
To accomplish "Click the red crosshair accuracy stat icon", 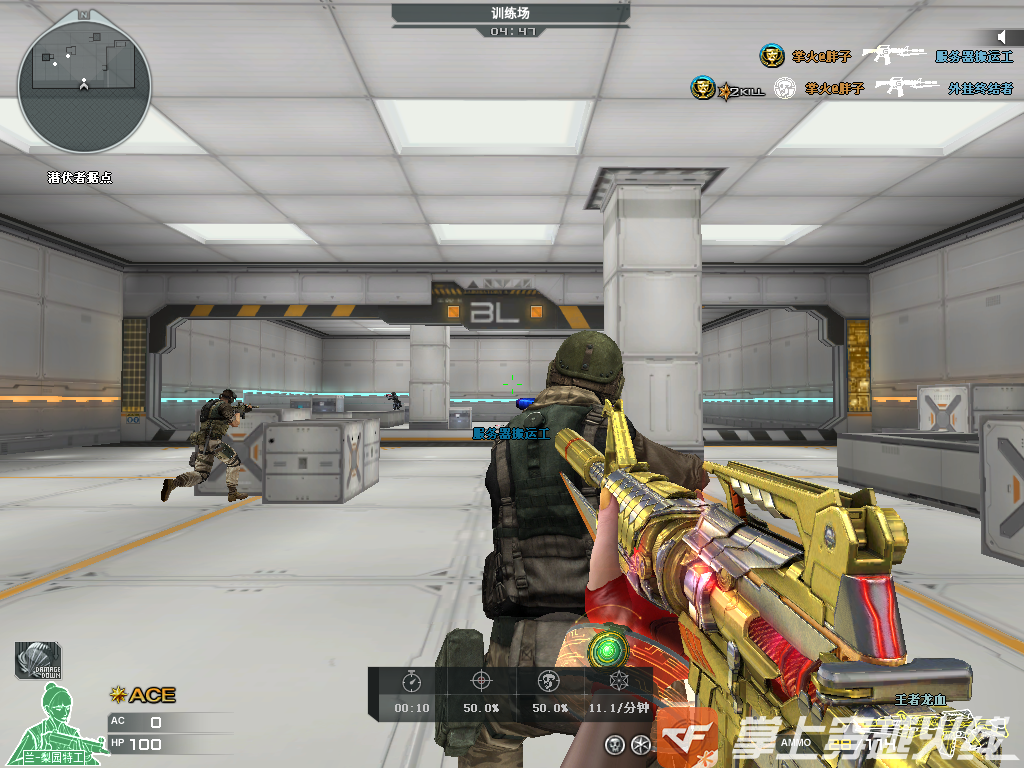I will tap(481, 682).
